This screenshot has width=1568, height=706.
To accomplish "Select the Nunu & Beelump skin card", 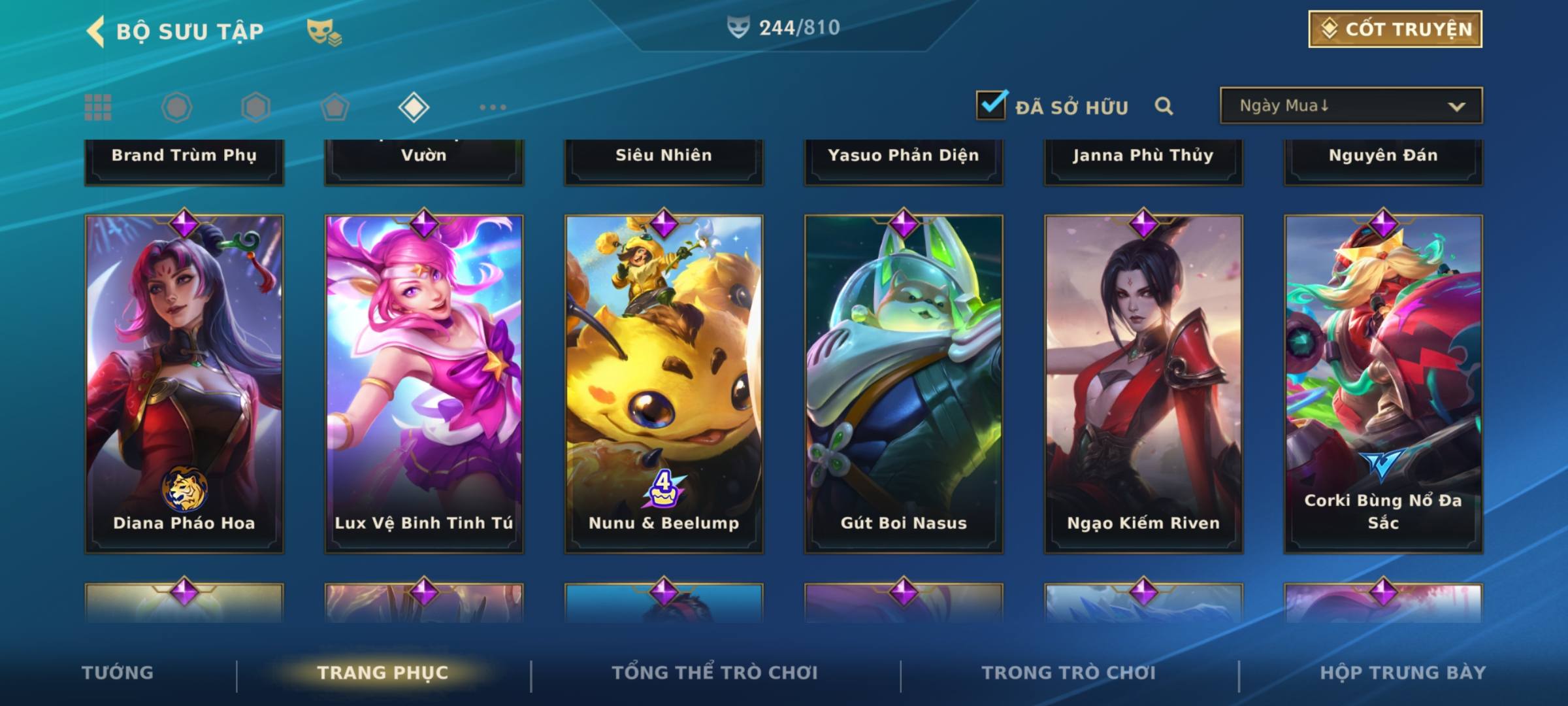I will [x=664, y=384].
